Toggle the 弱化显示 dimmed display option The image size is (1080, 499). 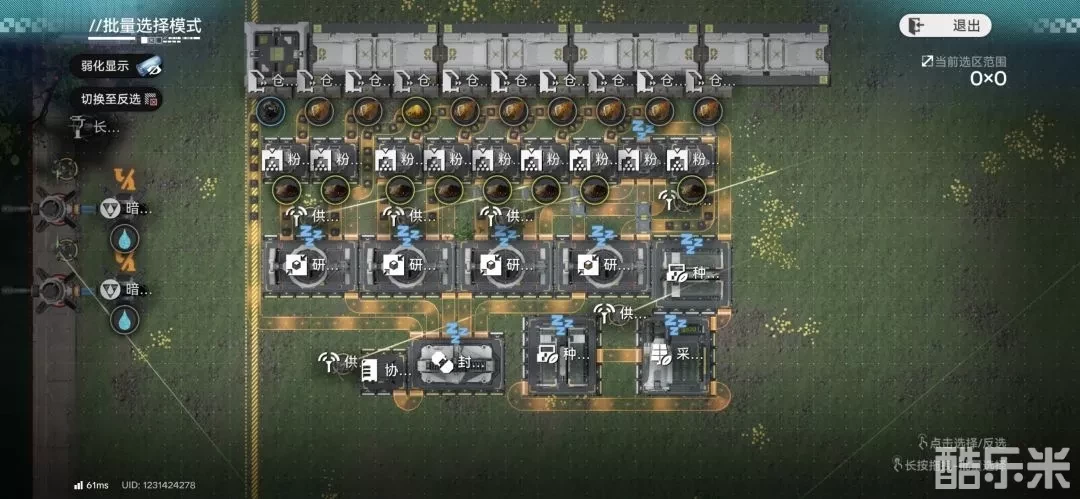tap(120, 66)
